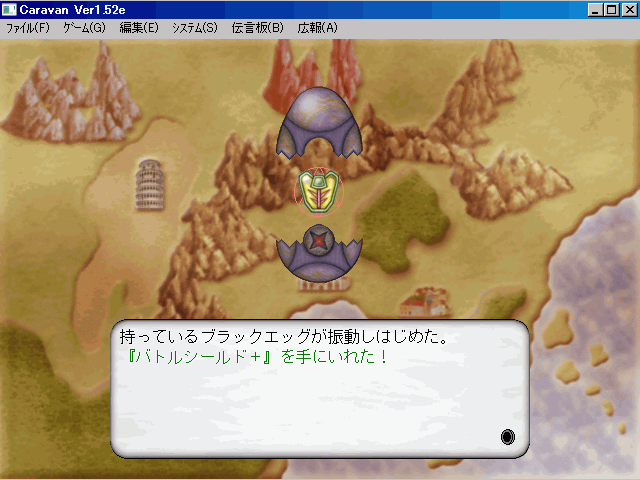Minimize the Caravan window
This screenshot has height=480, width=640.
click(x=596, y=10)
